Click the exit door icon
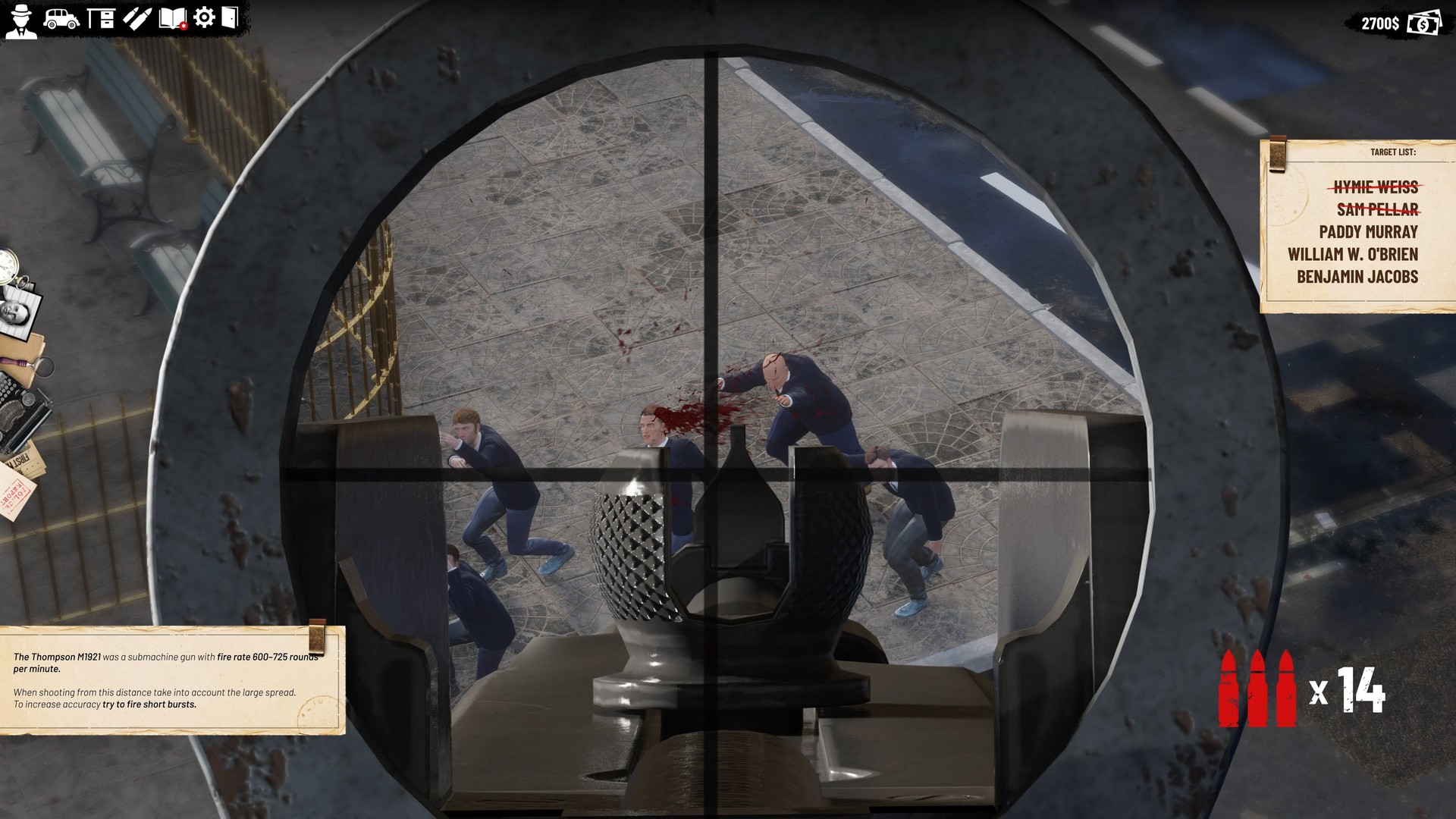1456x819 pixels. point(230,16)
